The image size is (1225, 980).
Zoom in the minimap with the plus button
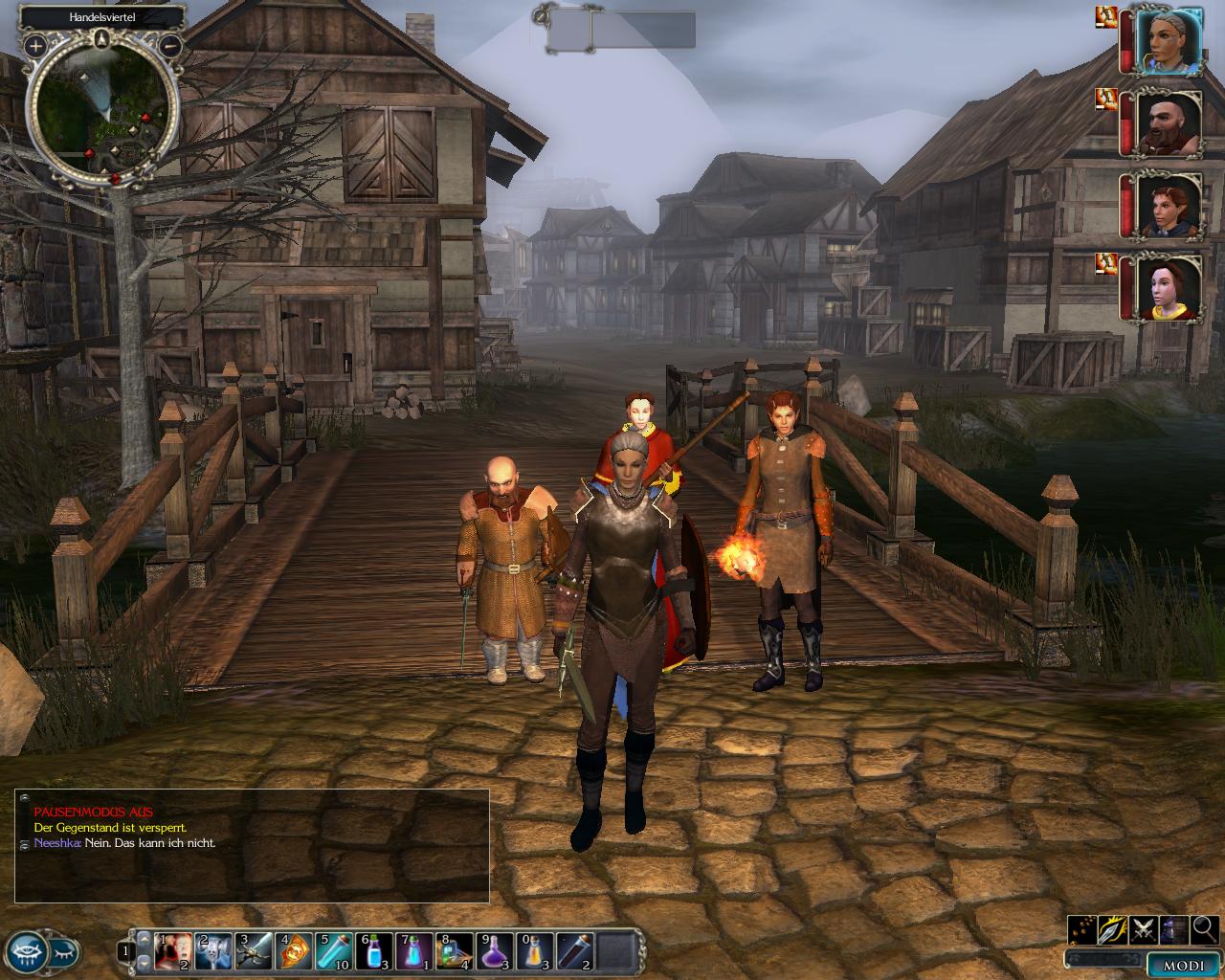point(35,45)
